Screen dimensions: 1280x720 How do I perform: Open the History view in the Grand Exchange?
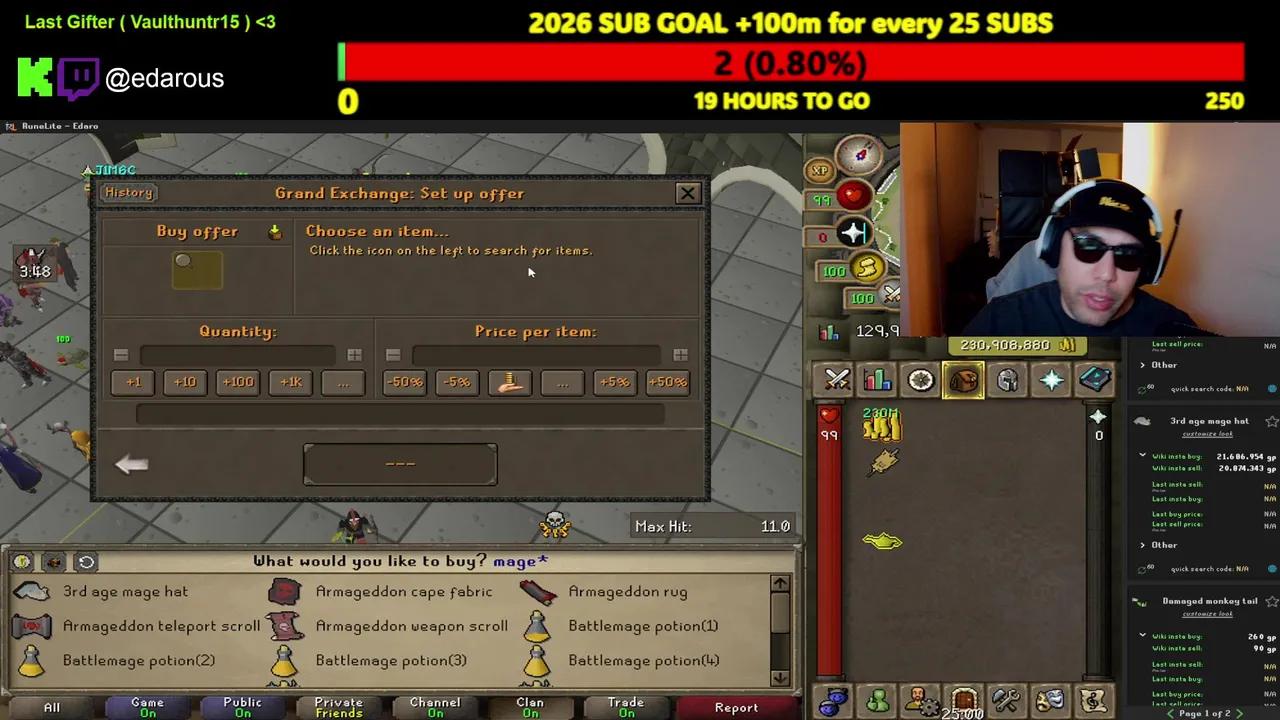pos(128,192)
